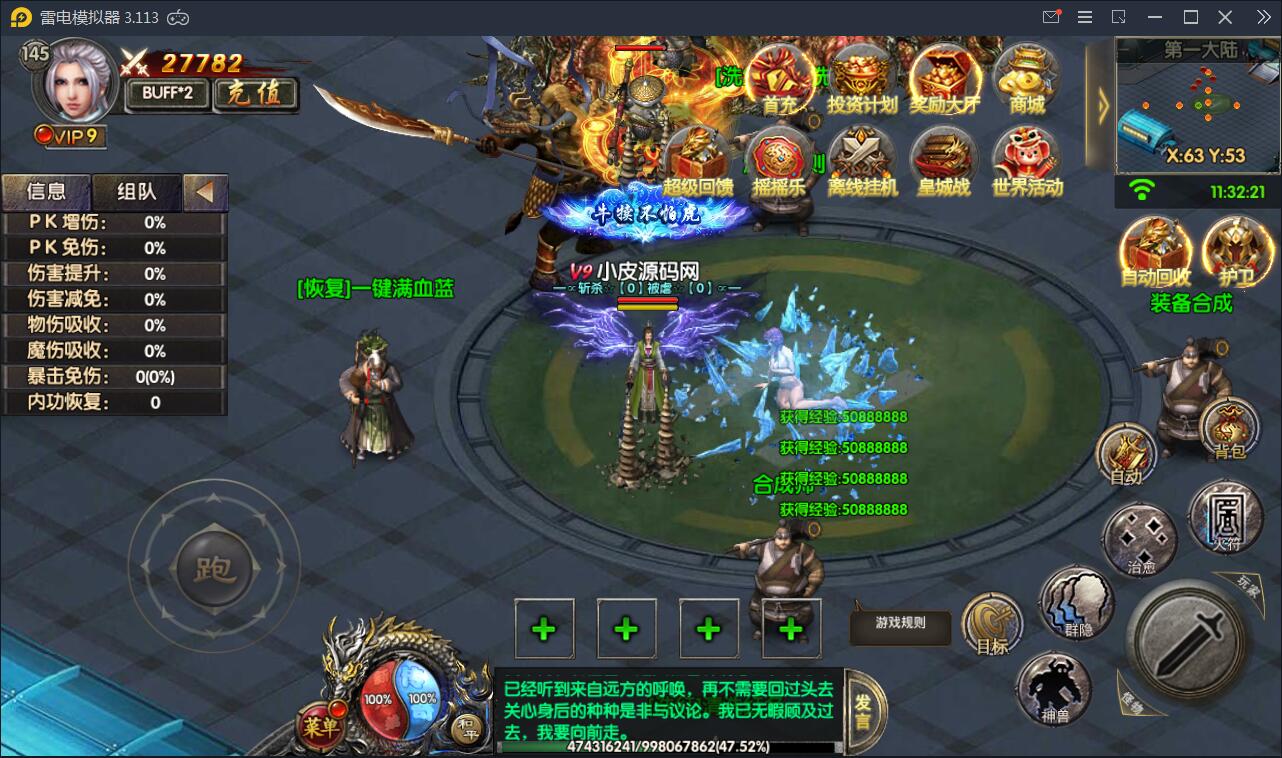Switch to the 组队 team tab
The height and width of the screenshot is (758, 1282).
[x=137, y=191]
